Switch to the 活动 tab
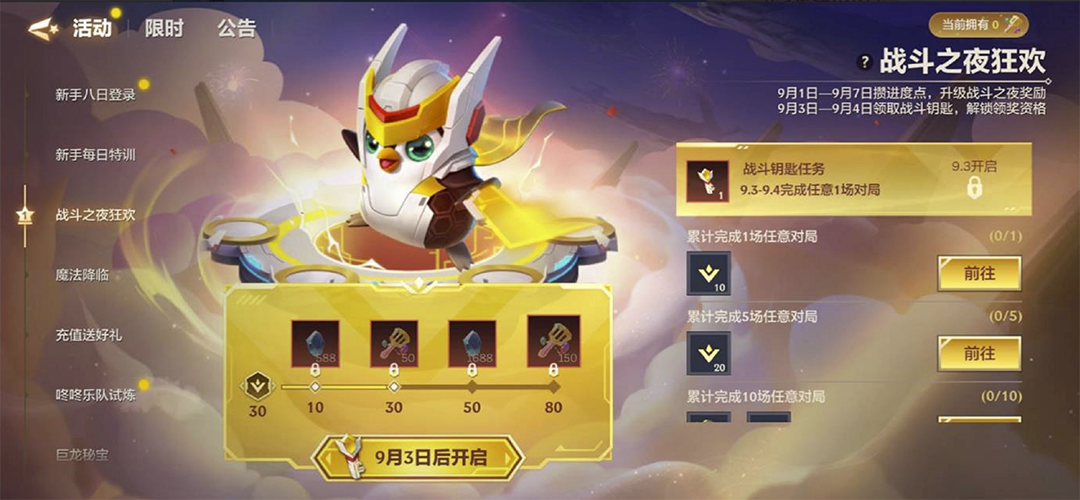Viewport: 1080px width, 500px height. [x=92, y=28]
